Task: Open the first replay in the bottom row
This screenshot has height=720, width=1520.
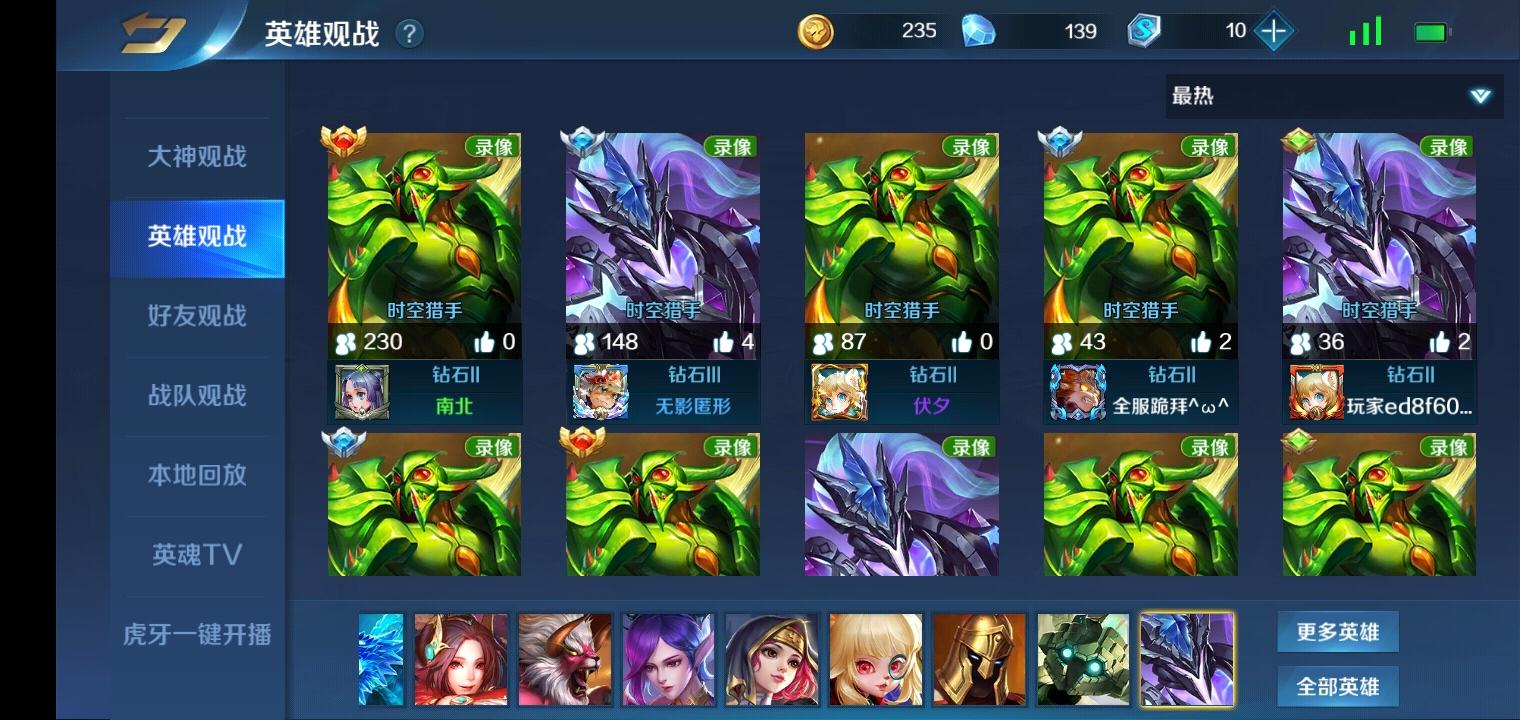Action: [425, 504]
